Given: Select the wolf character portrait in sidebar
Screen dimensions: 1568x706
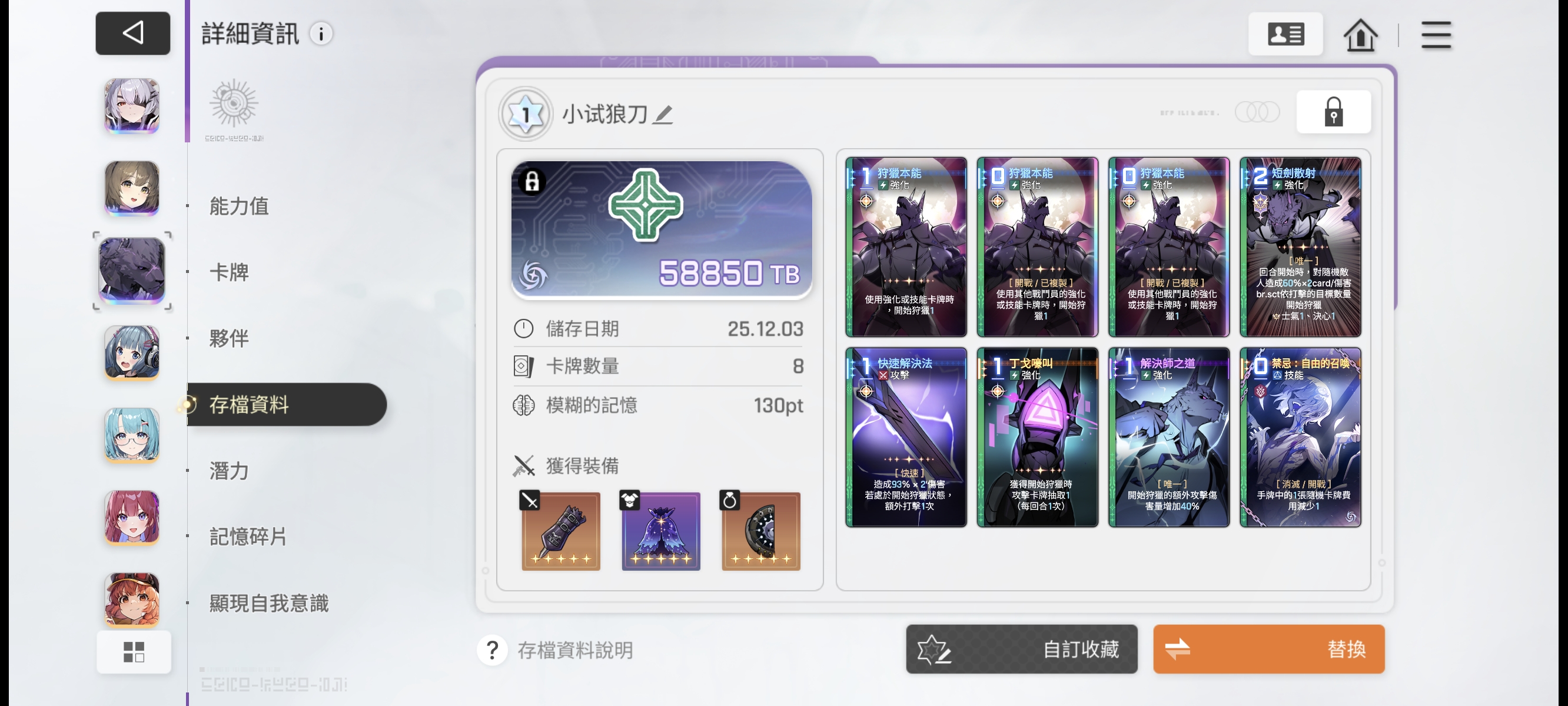Looking at the screenshot, I should [x=131, y=272].
